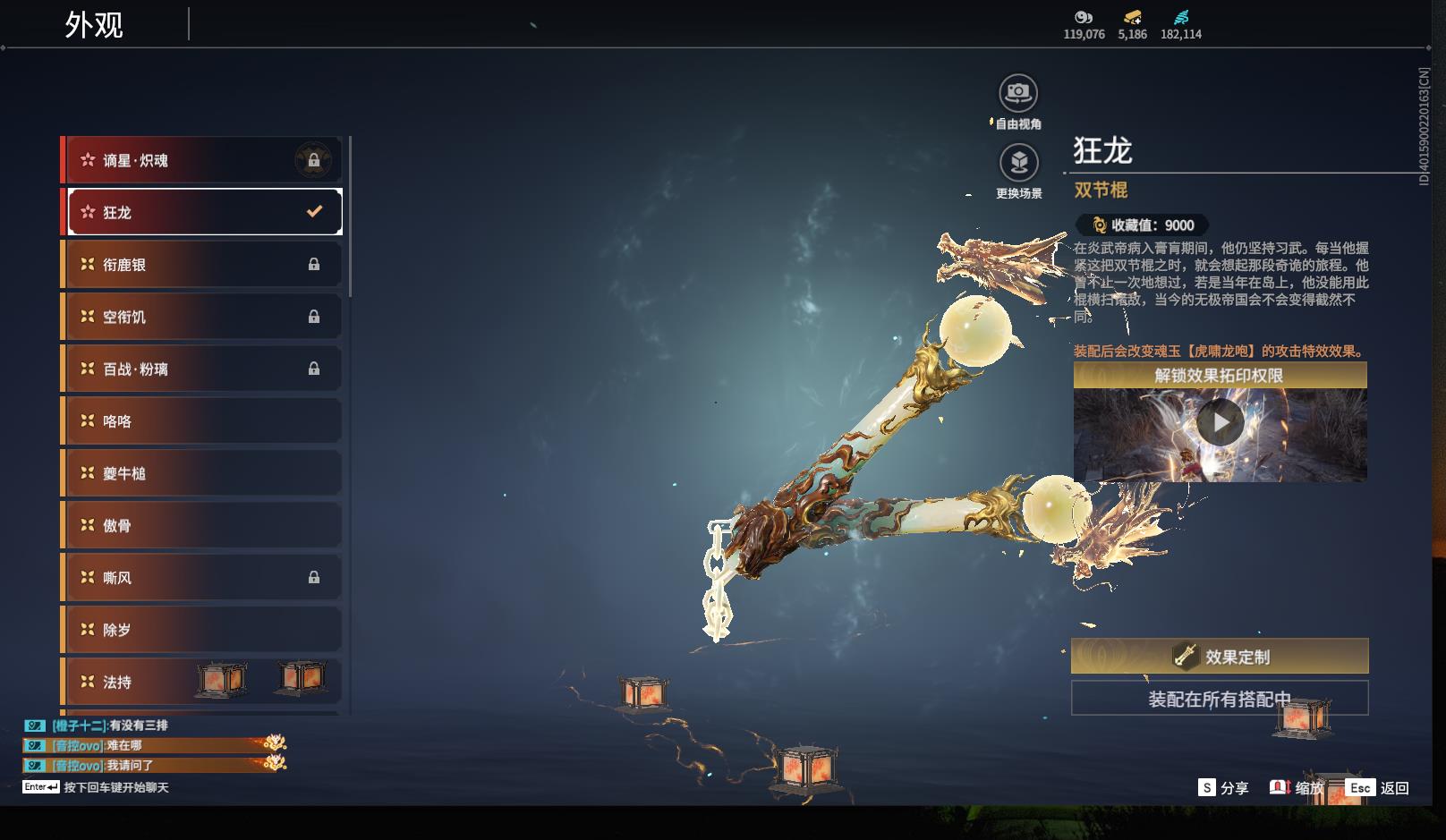Image resolution: width=1446 pixels, height=840 pixels.
Task: Click the 返回 back button
Action: click(x=1378, y=788)
